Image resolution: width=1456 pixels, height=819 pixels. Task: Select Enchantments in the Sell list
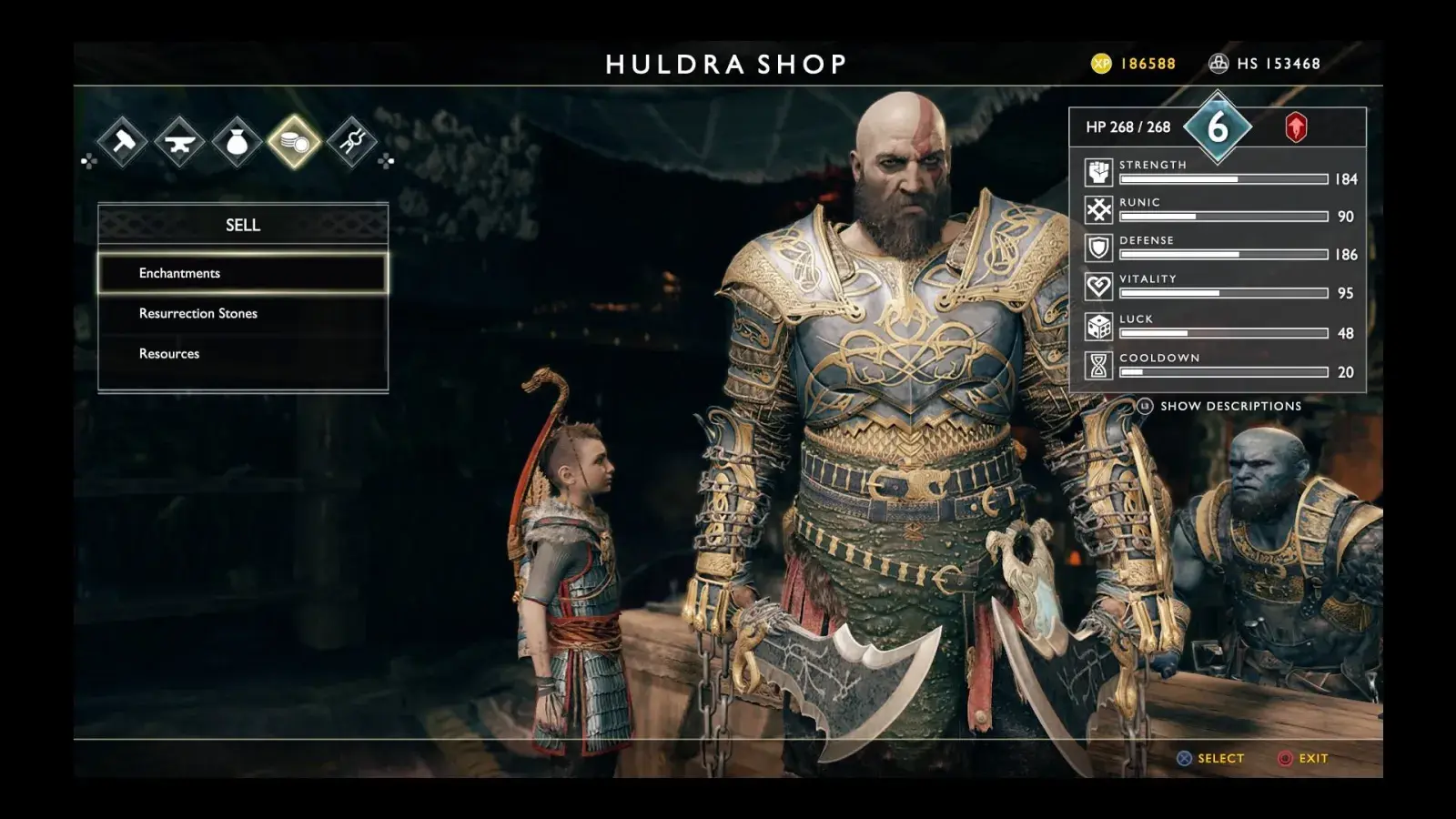[243, 273]
